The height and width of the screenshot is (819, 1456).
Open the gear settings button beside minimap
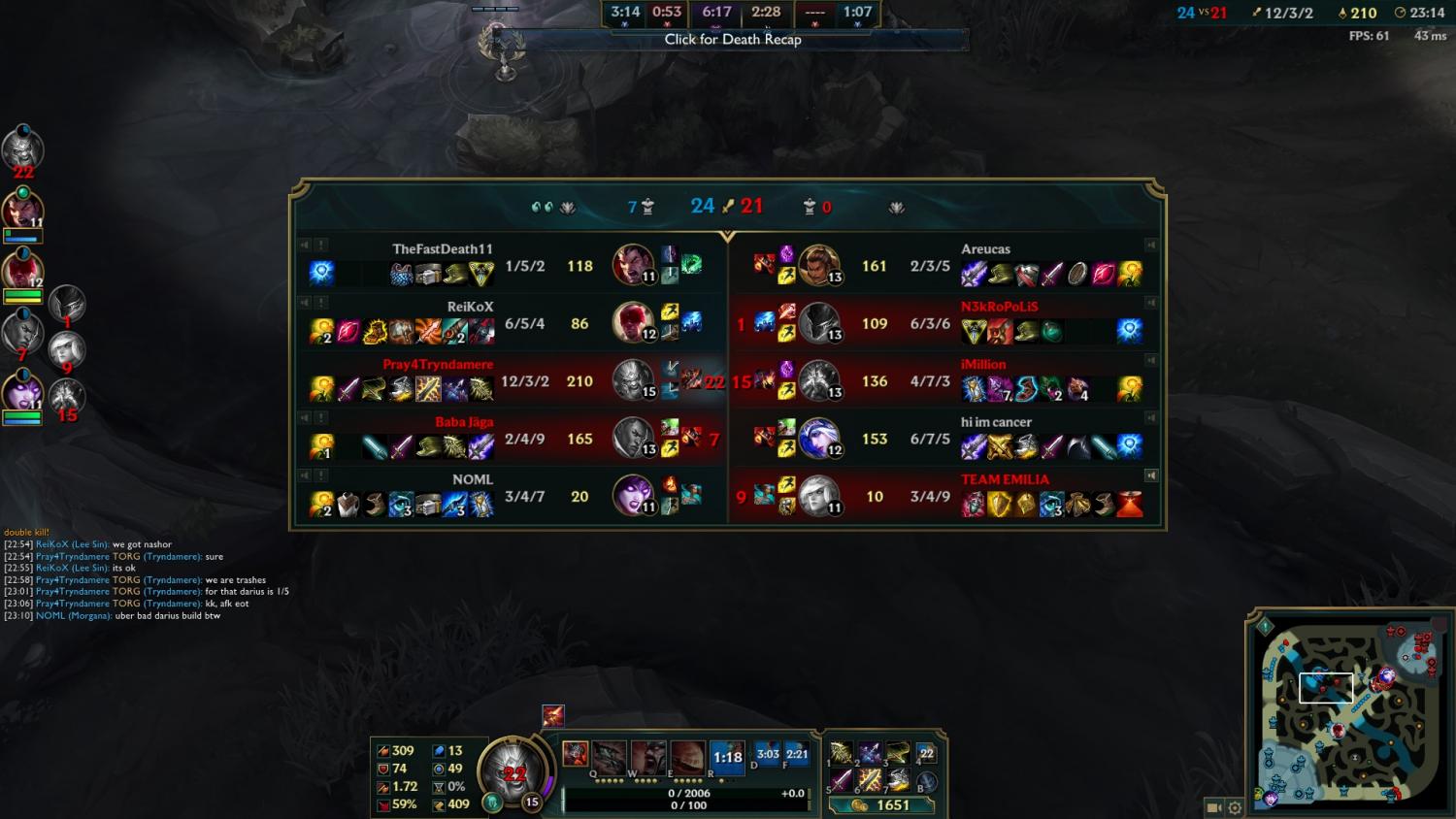[x=1235, y=807]
